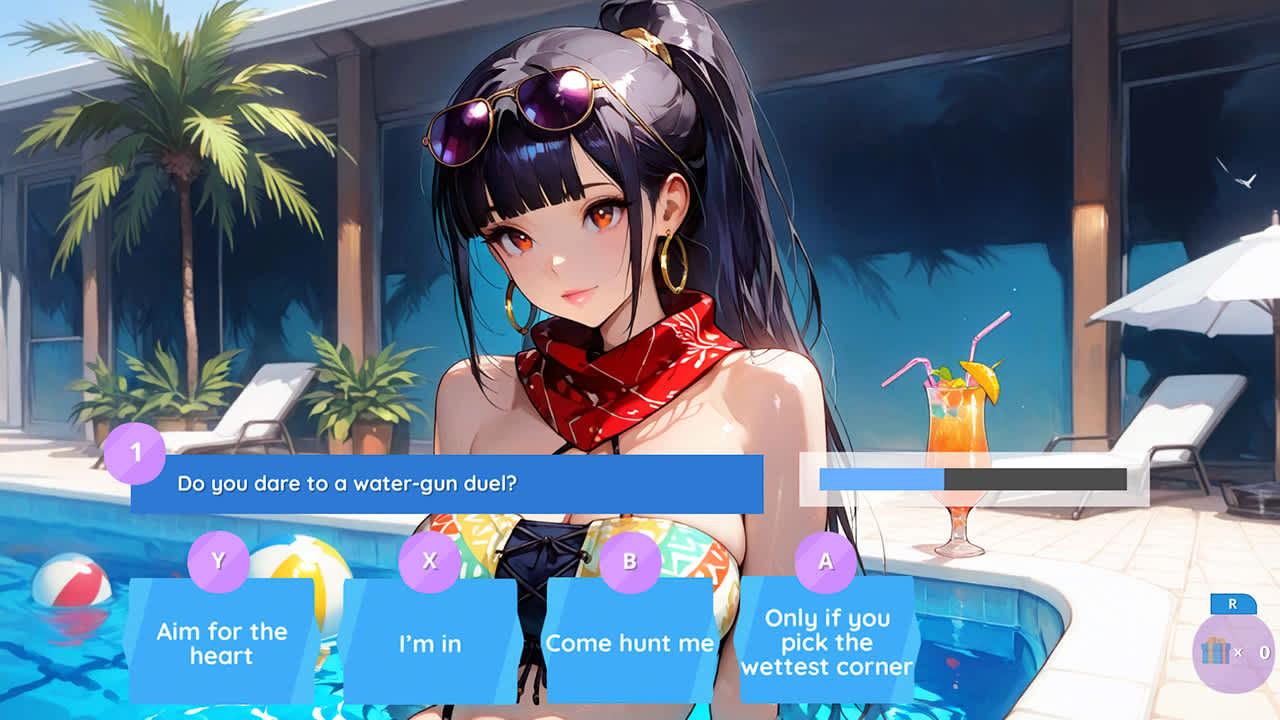Choose the "I'm in" response

pos(428,645)
